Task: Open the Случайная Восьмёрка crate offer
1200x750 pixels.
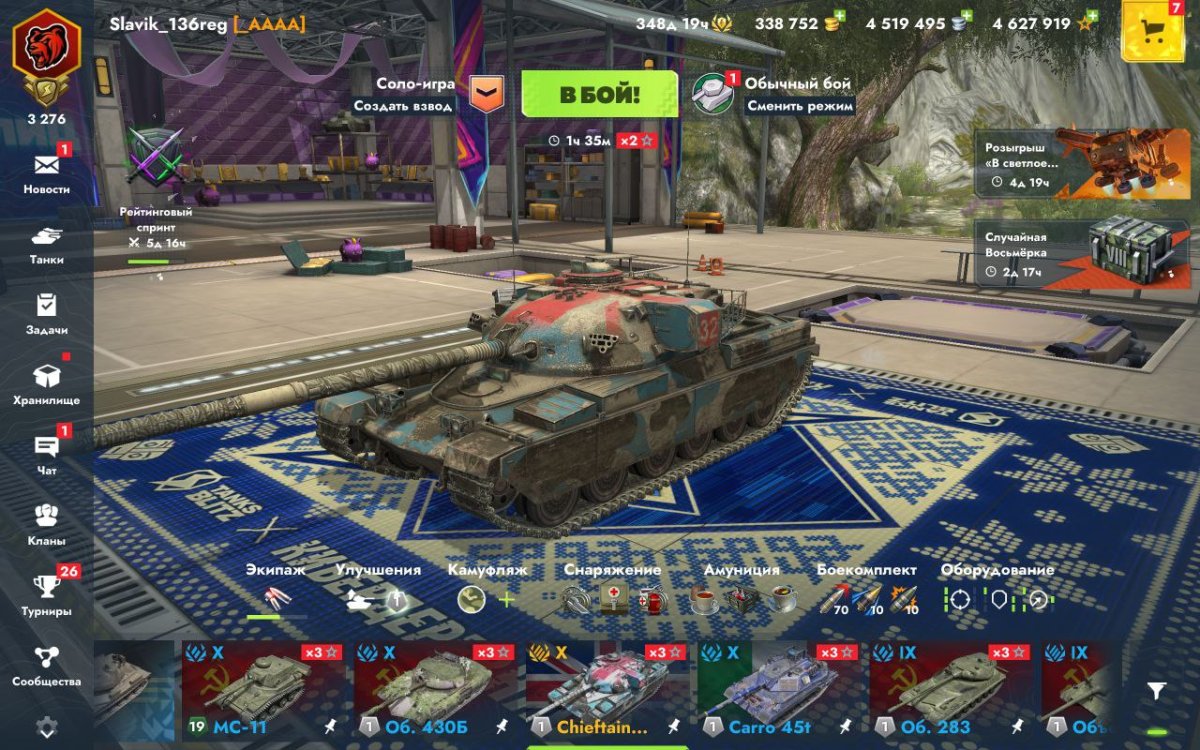Action: pos(1068,254)
